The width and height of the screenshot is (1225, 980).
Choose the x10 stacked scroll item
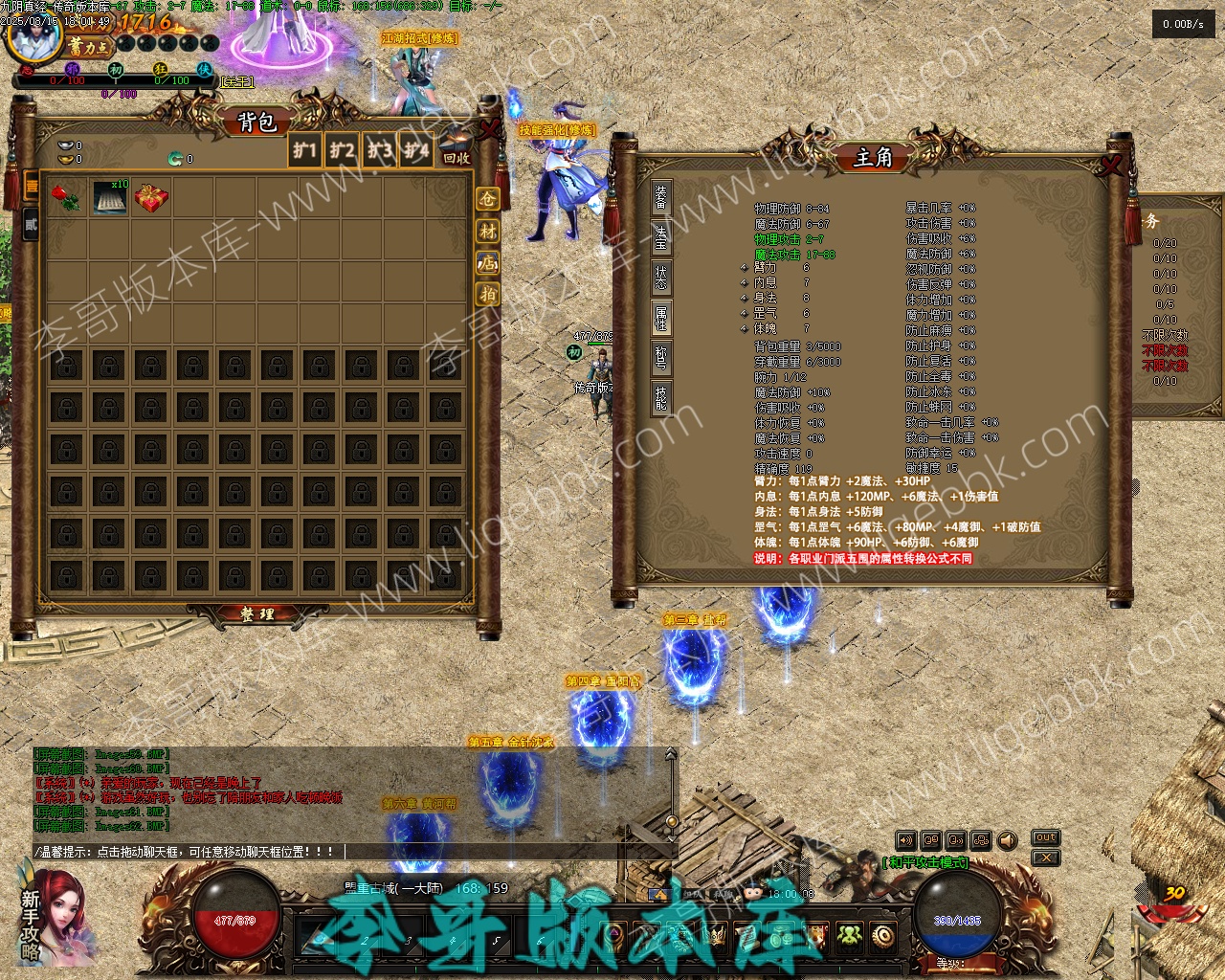[109, 197]
